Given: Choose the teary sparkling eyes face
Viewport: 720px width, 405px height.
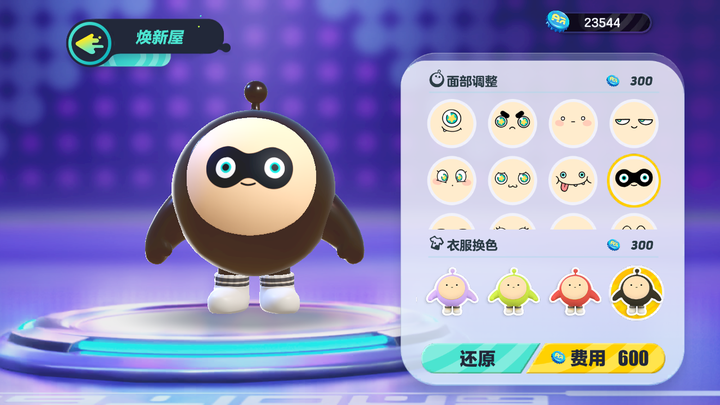Looking at the screenshot, I should [452, 181].
